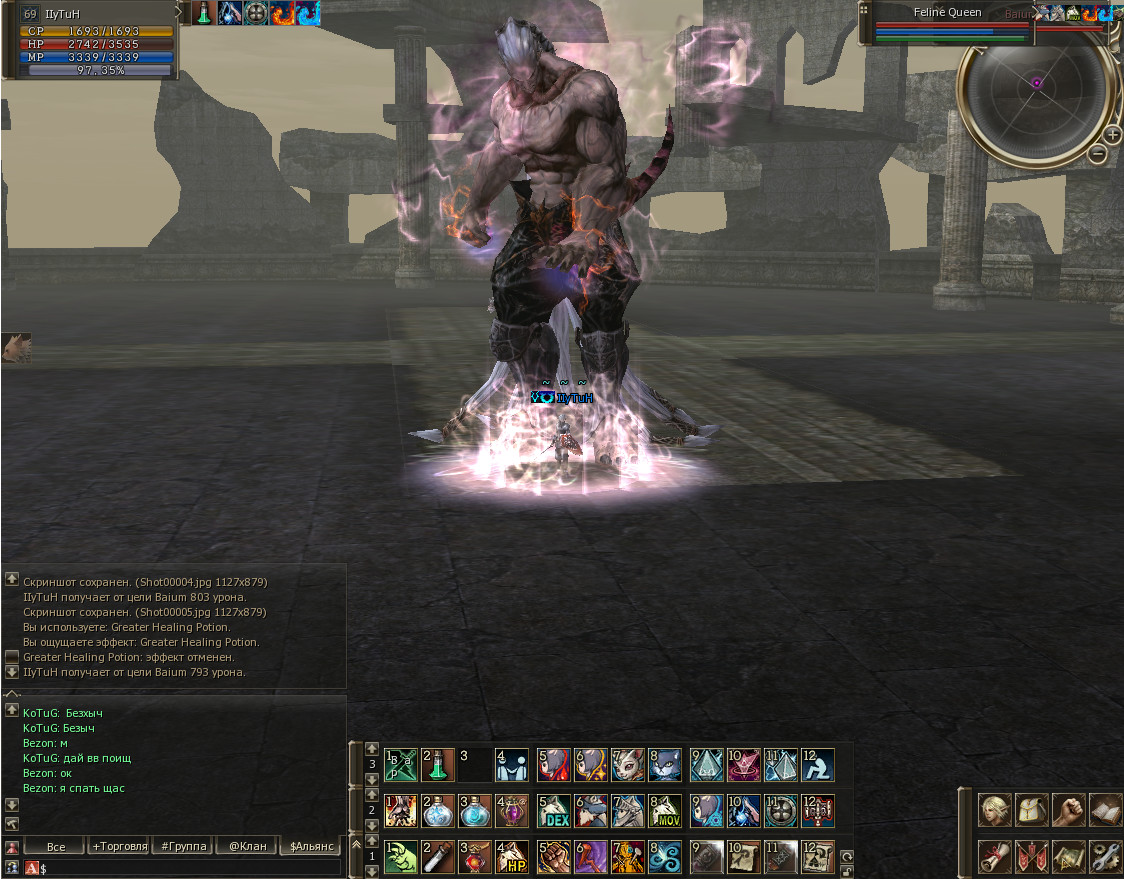Screen dimensions: 1124x879
Task: Open the system settings wrench-and-gear icon
Action: (1104, 856)
